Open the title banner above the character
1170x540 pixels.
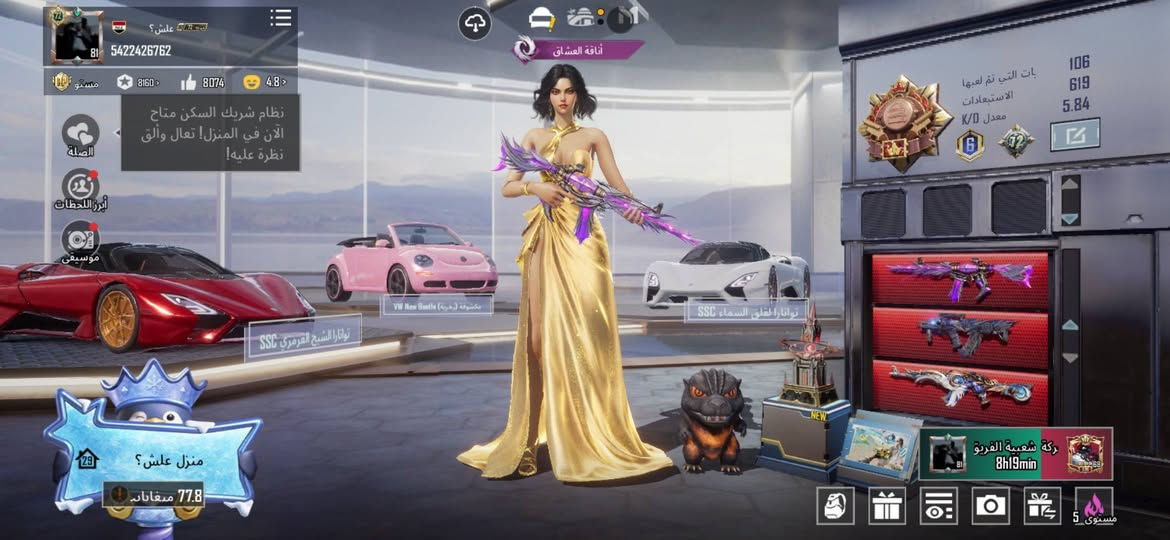(580, 49)
